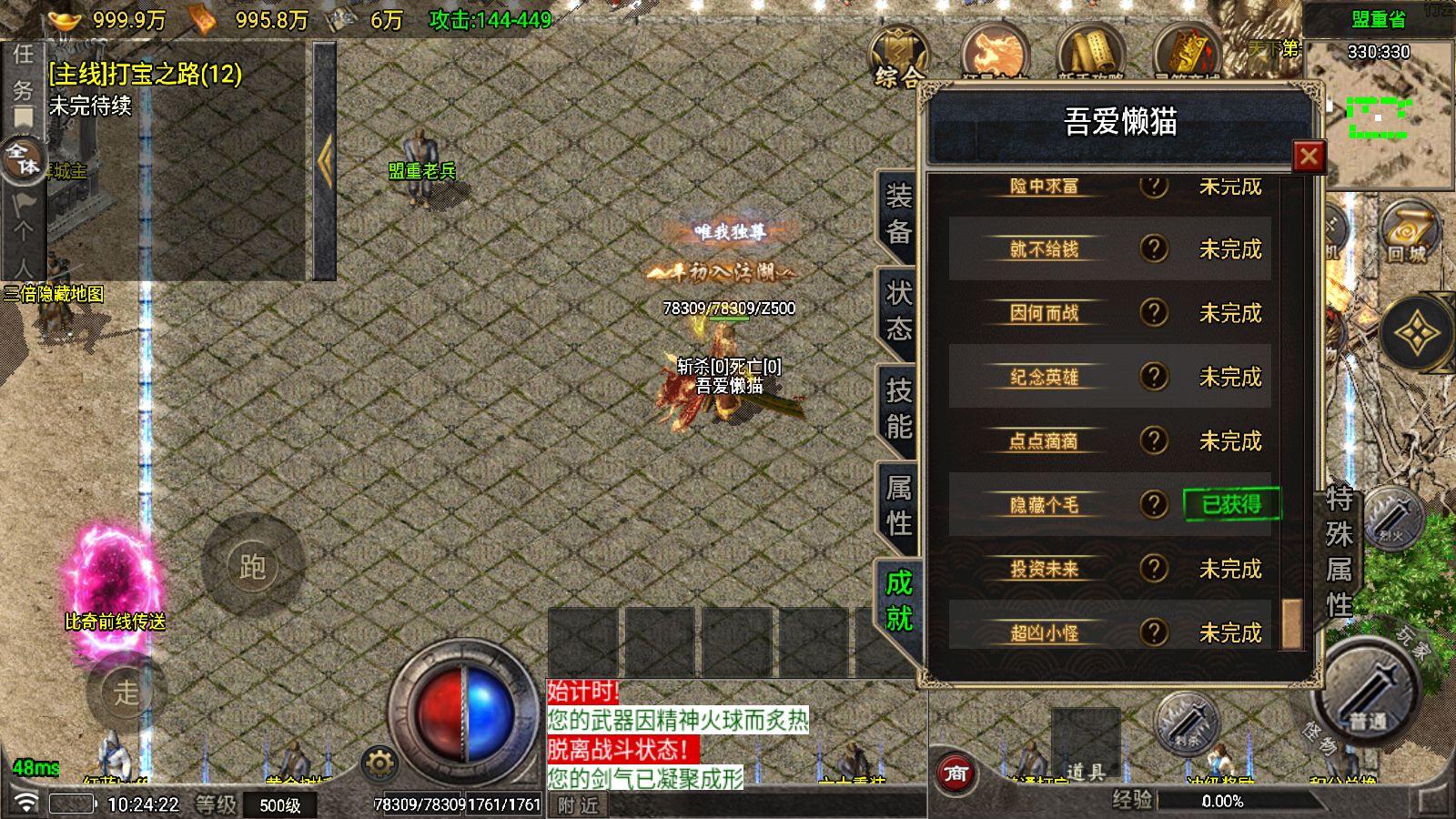Select the 技能 skills tab
The image size is (1456, 819).
pos(898,409)
